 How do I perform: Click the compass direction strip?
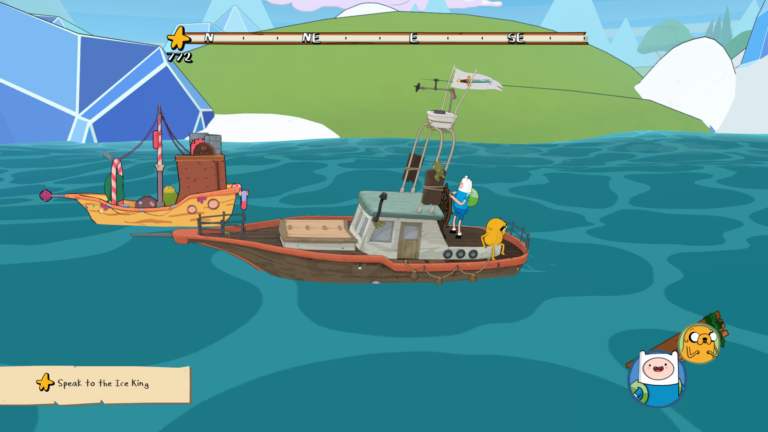[x=392, y=38]
